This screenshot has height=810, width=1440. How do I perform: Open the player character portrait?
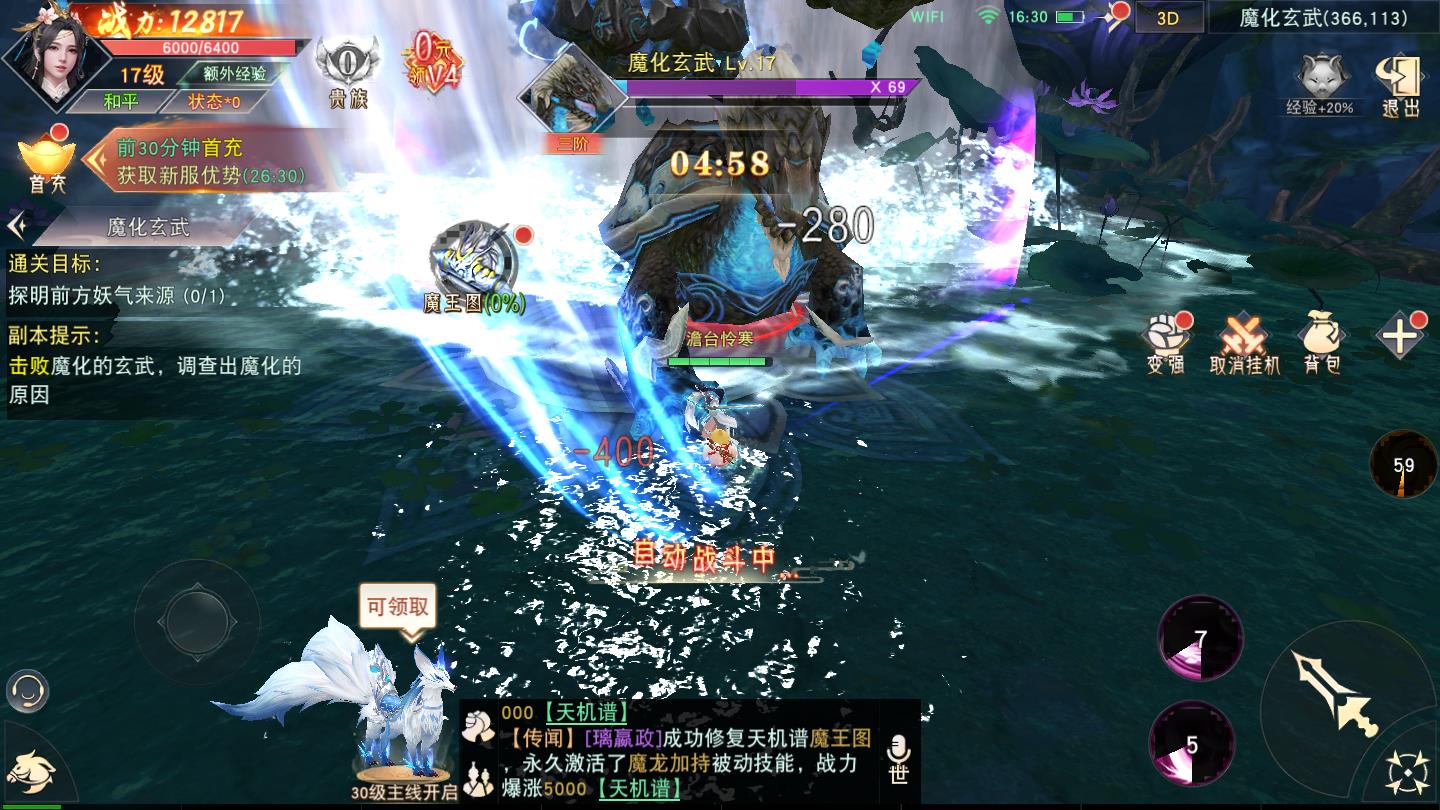point(50,60)
